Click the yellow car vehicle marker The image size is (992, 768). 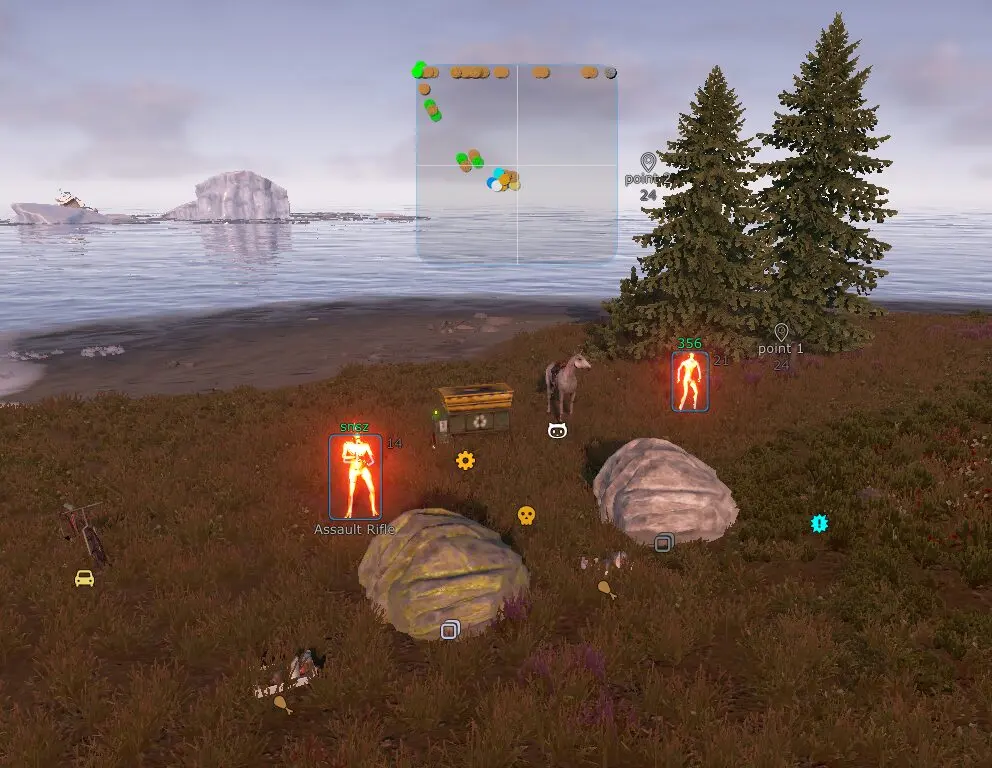(x=84, y=578)
